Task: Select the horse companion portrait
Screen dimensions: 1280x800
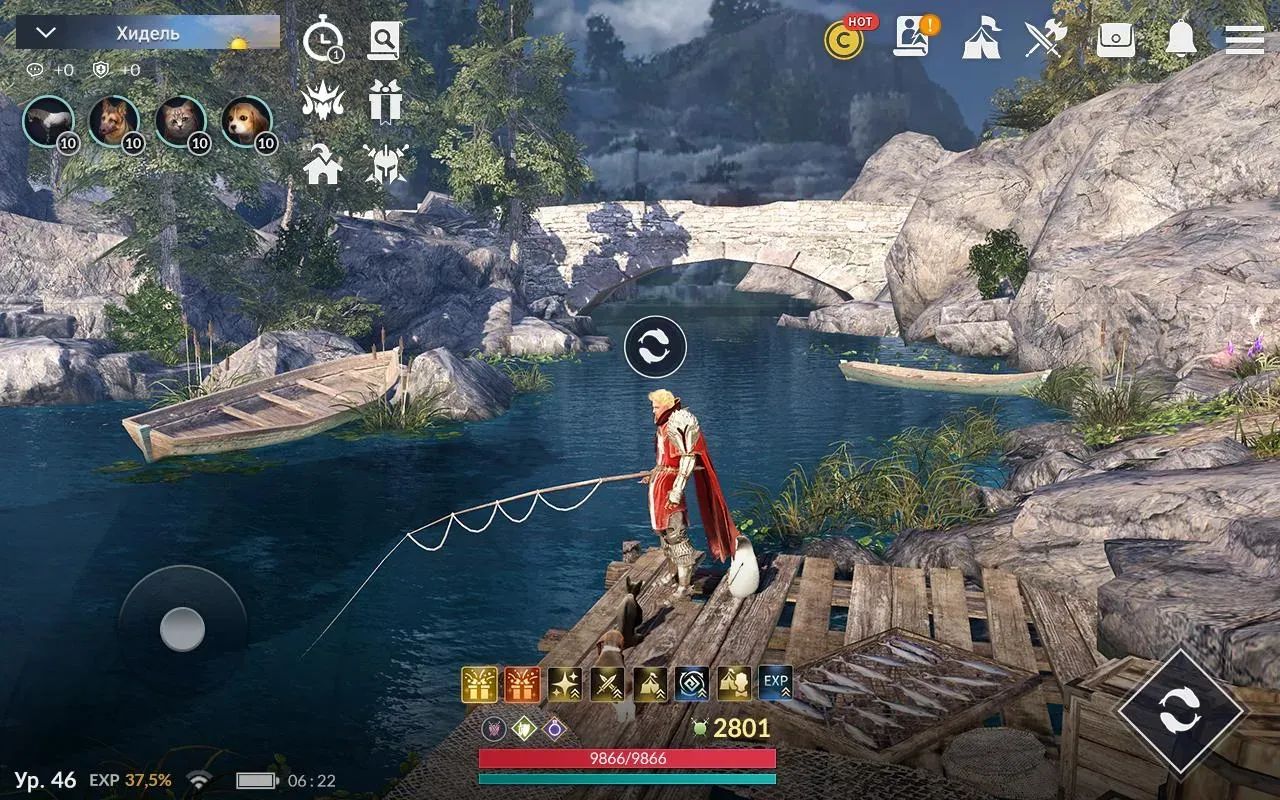Action: tap(47, 120)
